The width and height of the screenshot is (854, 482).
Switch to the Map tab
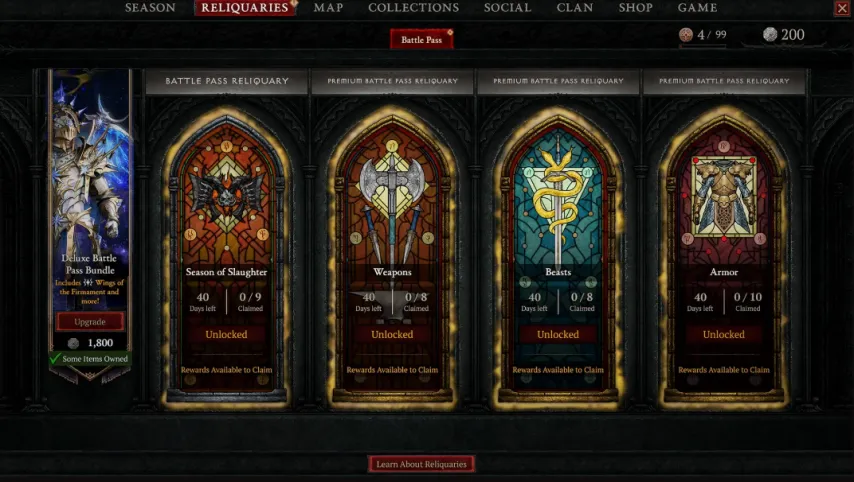click(328, 8)
